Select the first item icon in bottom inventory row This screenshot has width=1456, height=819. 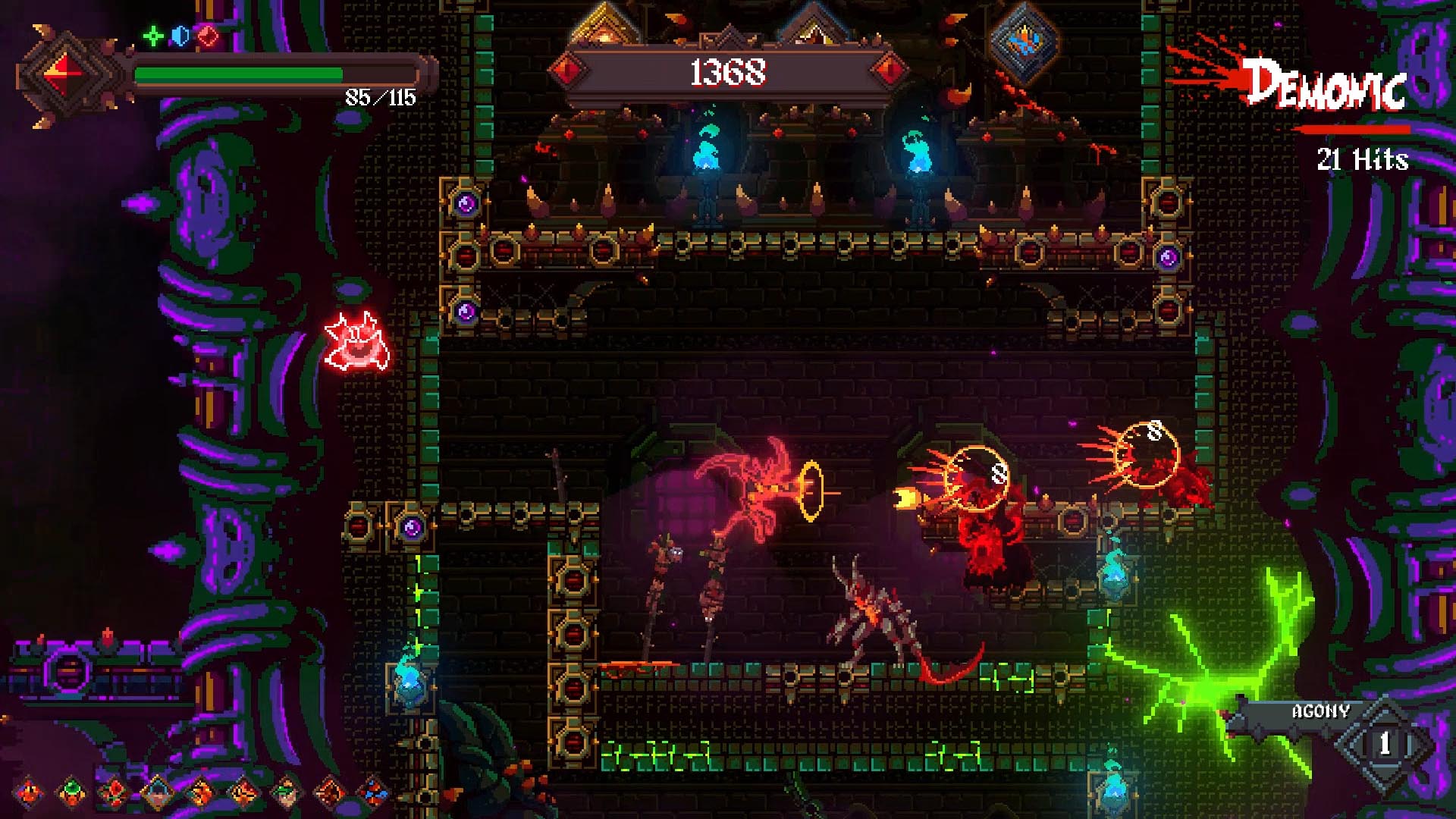tap(29, 792)
